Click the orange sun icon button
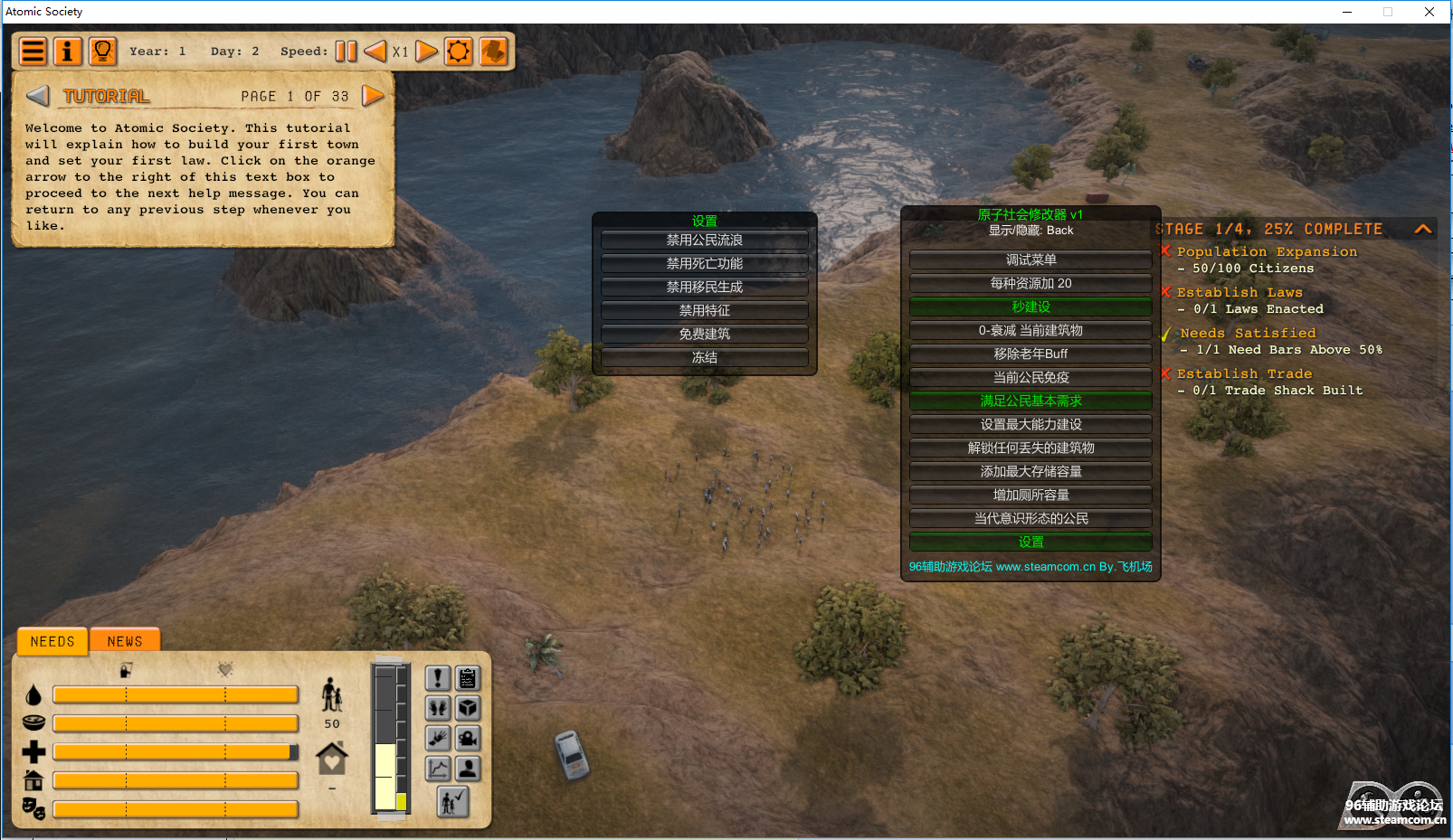 click(459, 52)
